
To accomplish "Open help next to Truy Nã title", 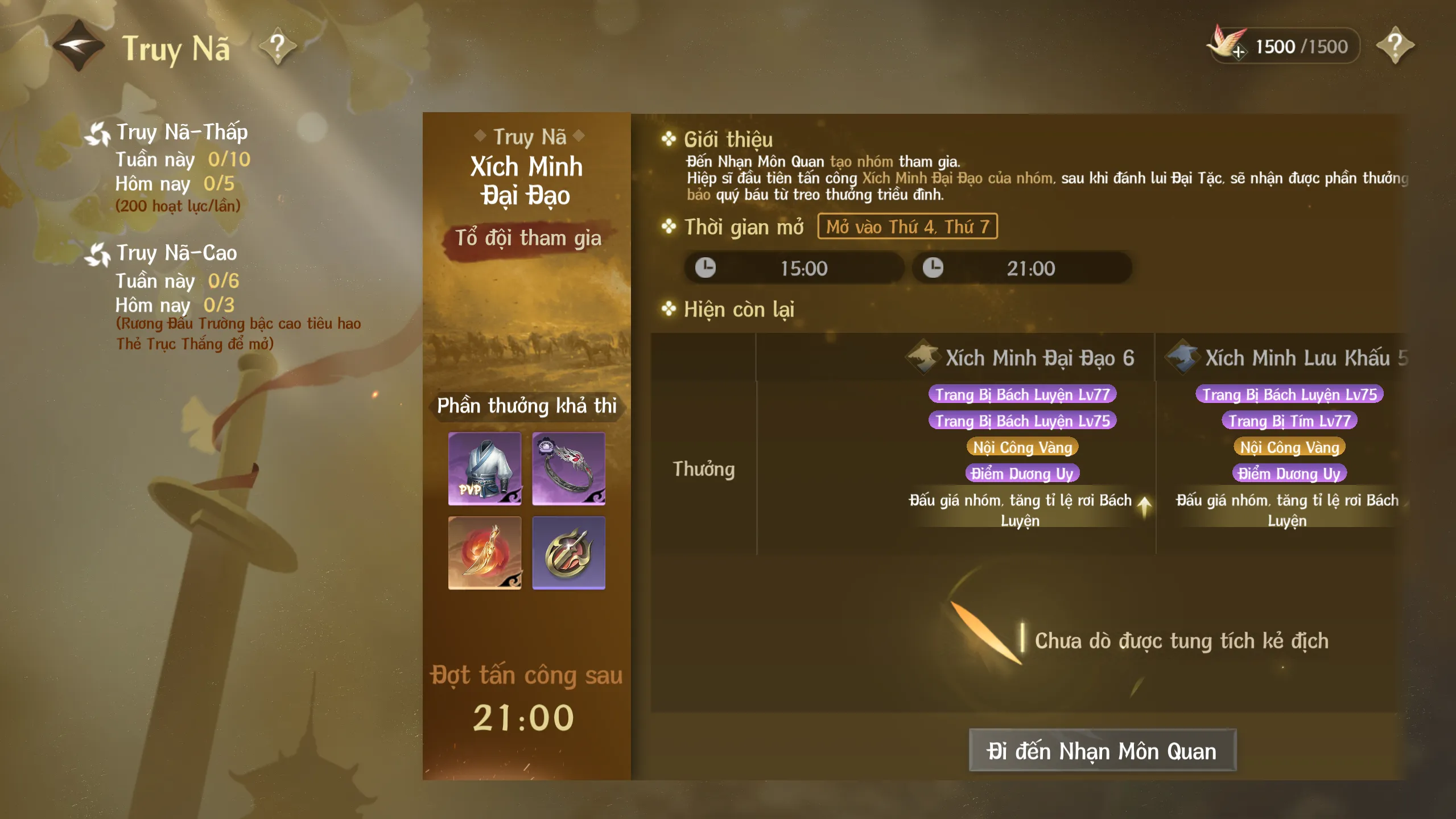I will [278, 46].
